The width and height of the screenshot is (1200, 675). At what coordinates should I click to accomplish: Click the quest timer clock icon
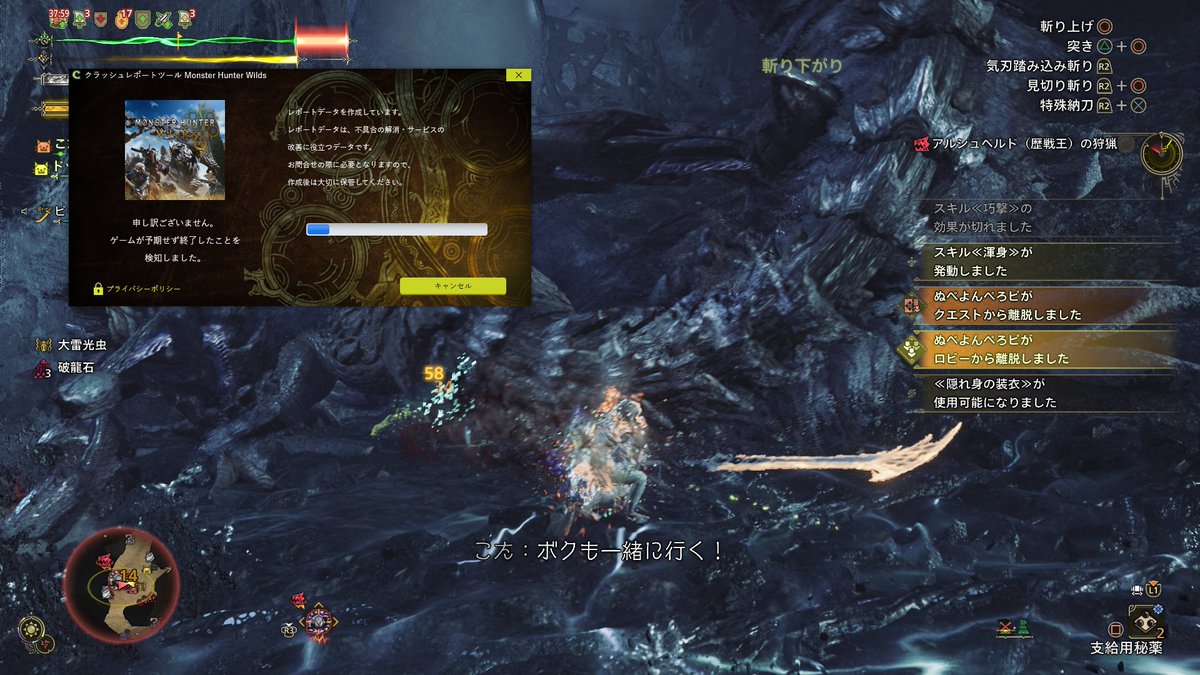[1162, 153]
